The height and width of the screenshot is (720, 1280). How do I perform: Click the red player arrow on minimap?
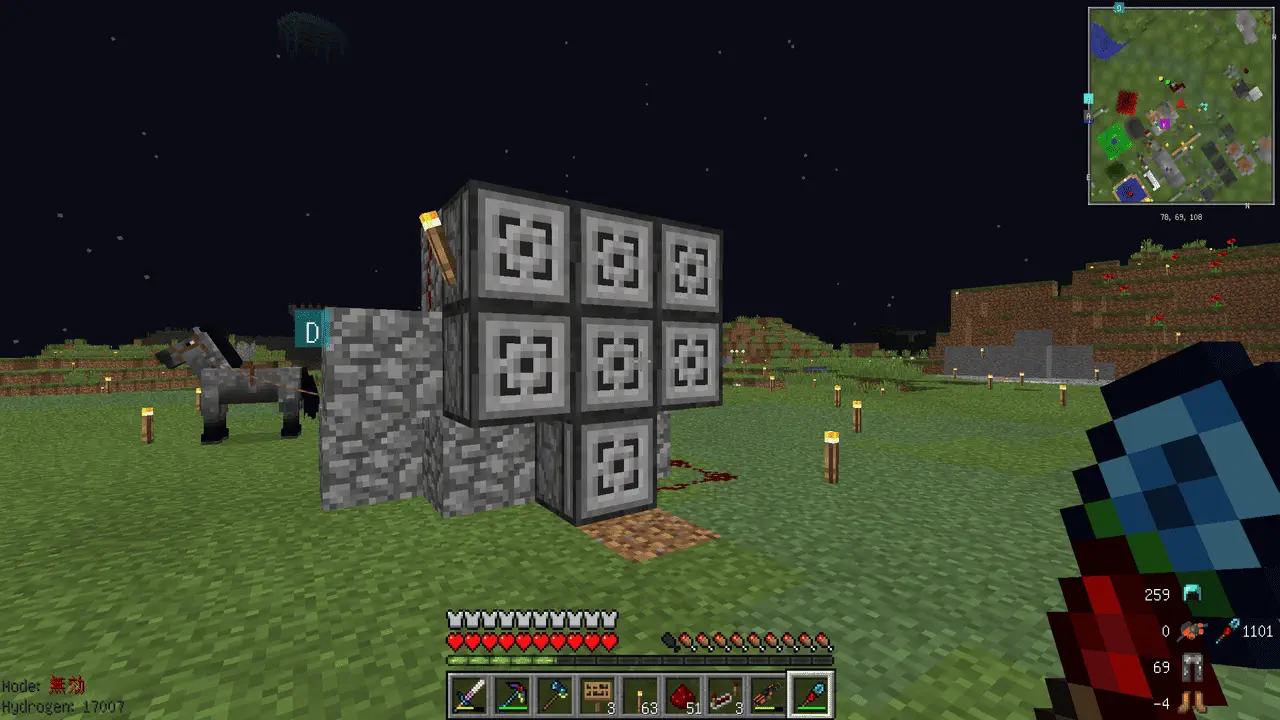[x=1182, y=103]
